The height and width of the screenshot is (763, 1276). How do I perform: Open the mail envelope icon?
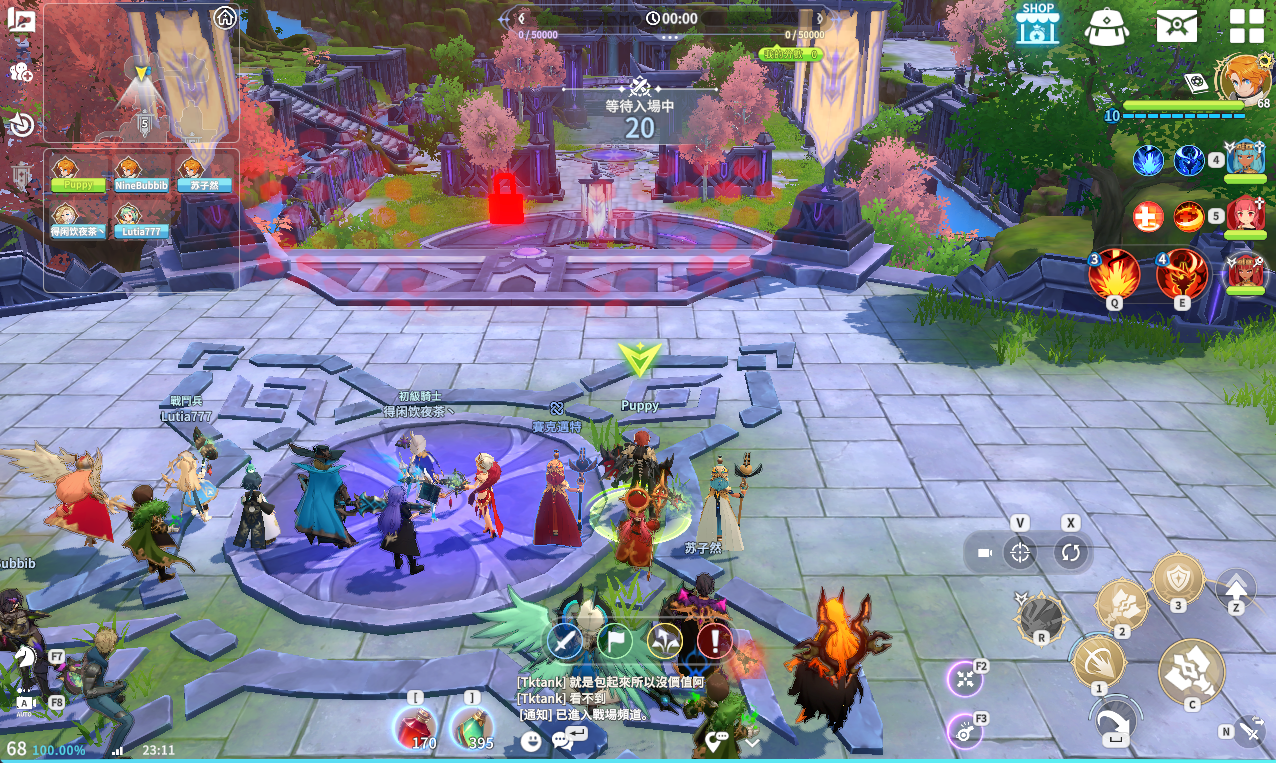pyautogui.click(x=1177, y=26)
